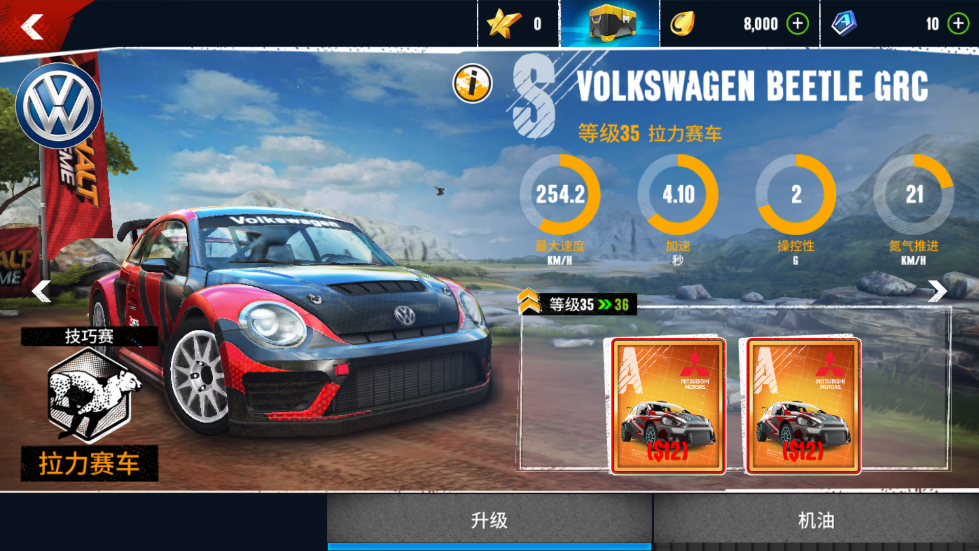Select the first Mitsubishi upgrade card
Image resolution: width=979 pixels, height=551 pixels.
[x=667, y=405]
